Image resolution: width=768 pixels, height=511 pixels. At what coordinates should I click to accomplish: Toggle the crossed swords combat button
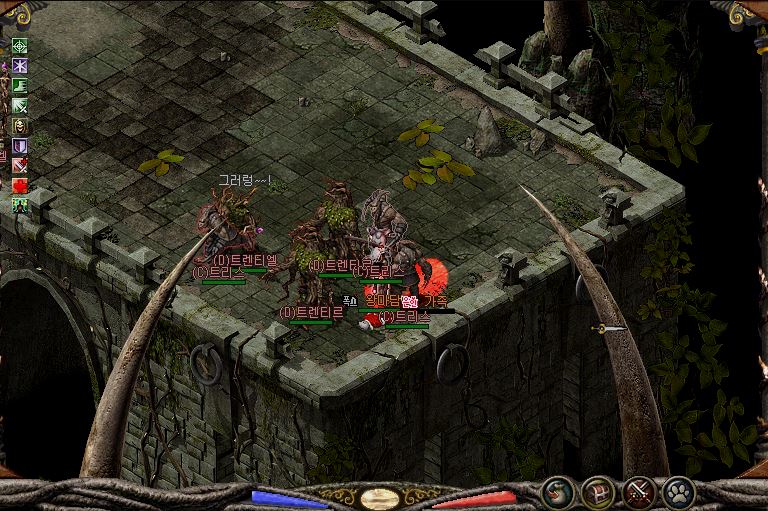tap(639, 492)
